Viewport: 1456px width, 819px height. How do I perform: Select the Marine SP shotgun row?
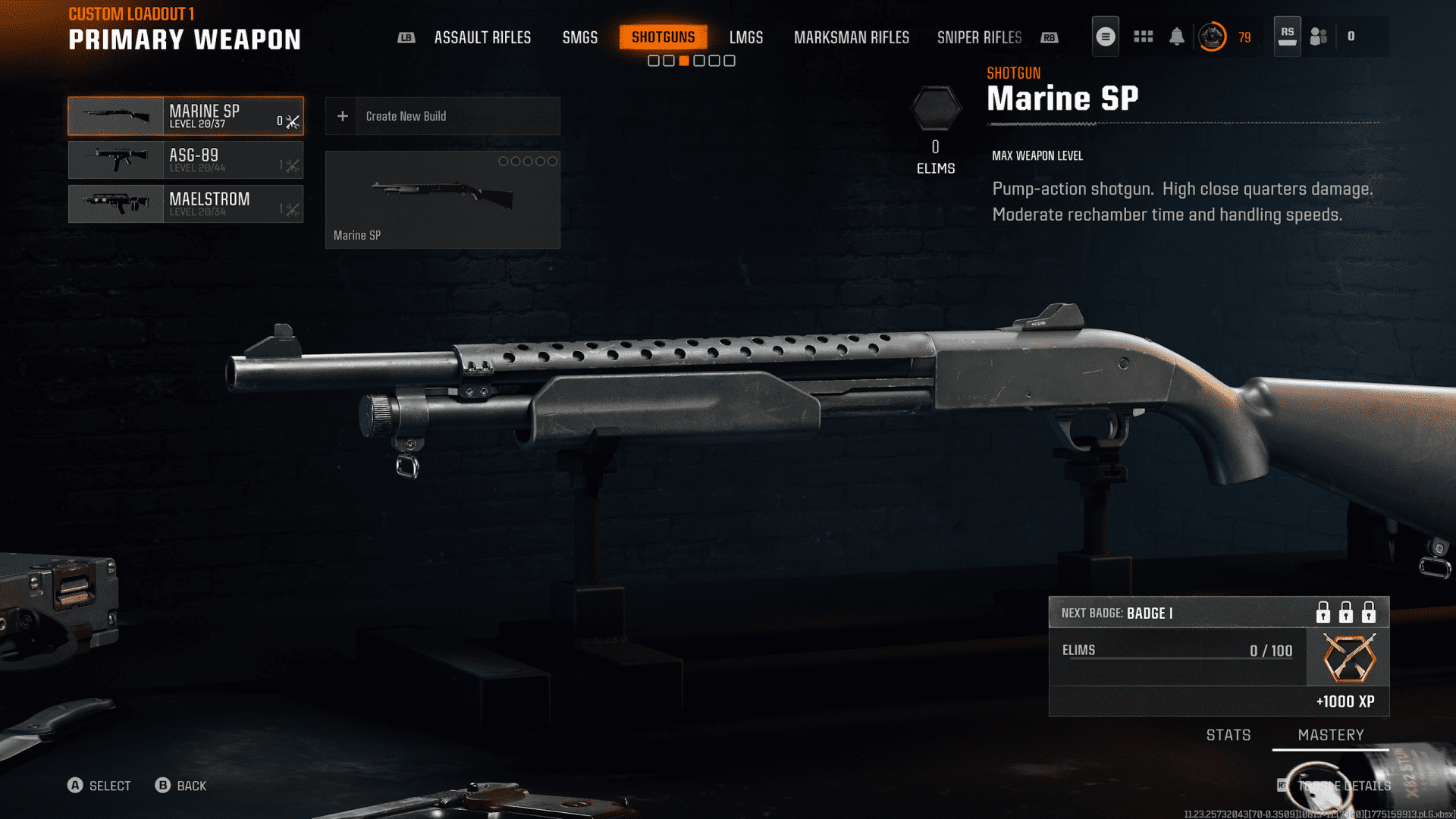(x=186, y=116)
